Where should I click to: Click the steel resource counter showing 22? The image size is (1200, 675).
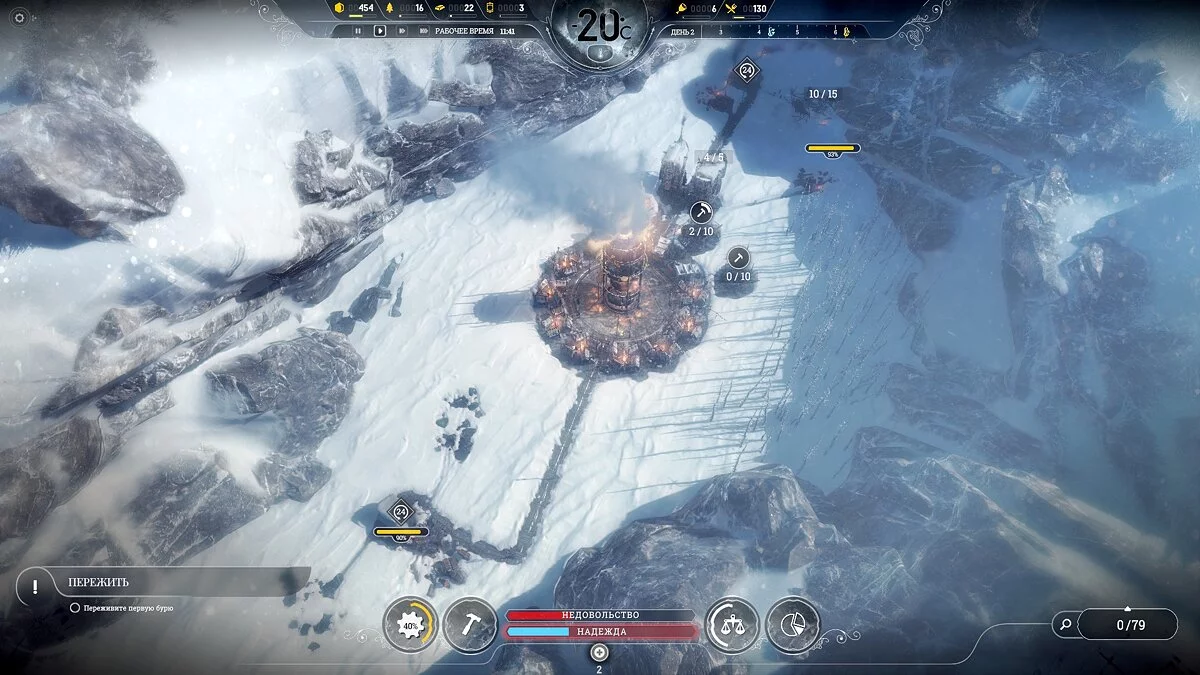pyautogui.click(x=457, y=8)
